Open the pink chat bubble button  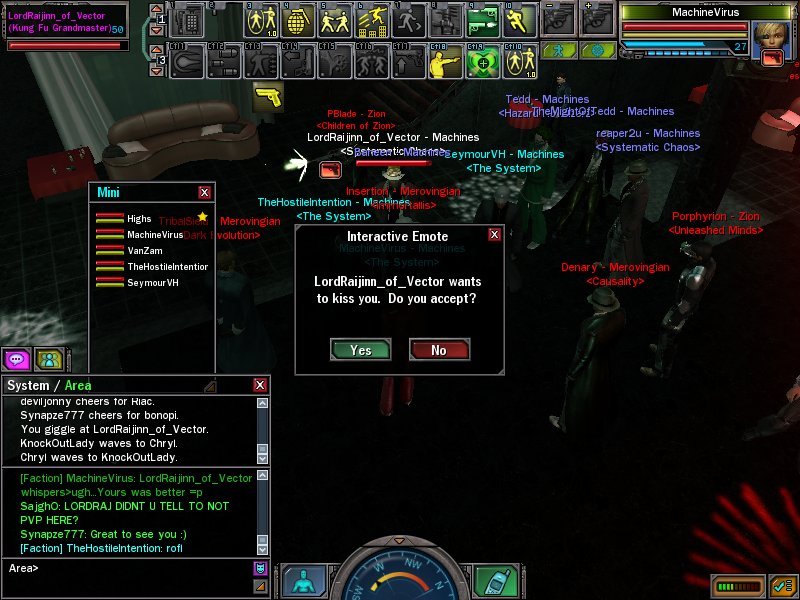click(x=16, y=359)
